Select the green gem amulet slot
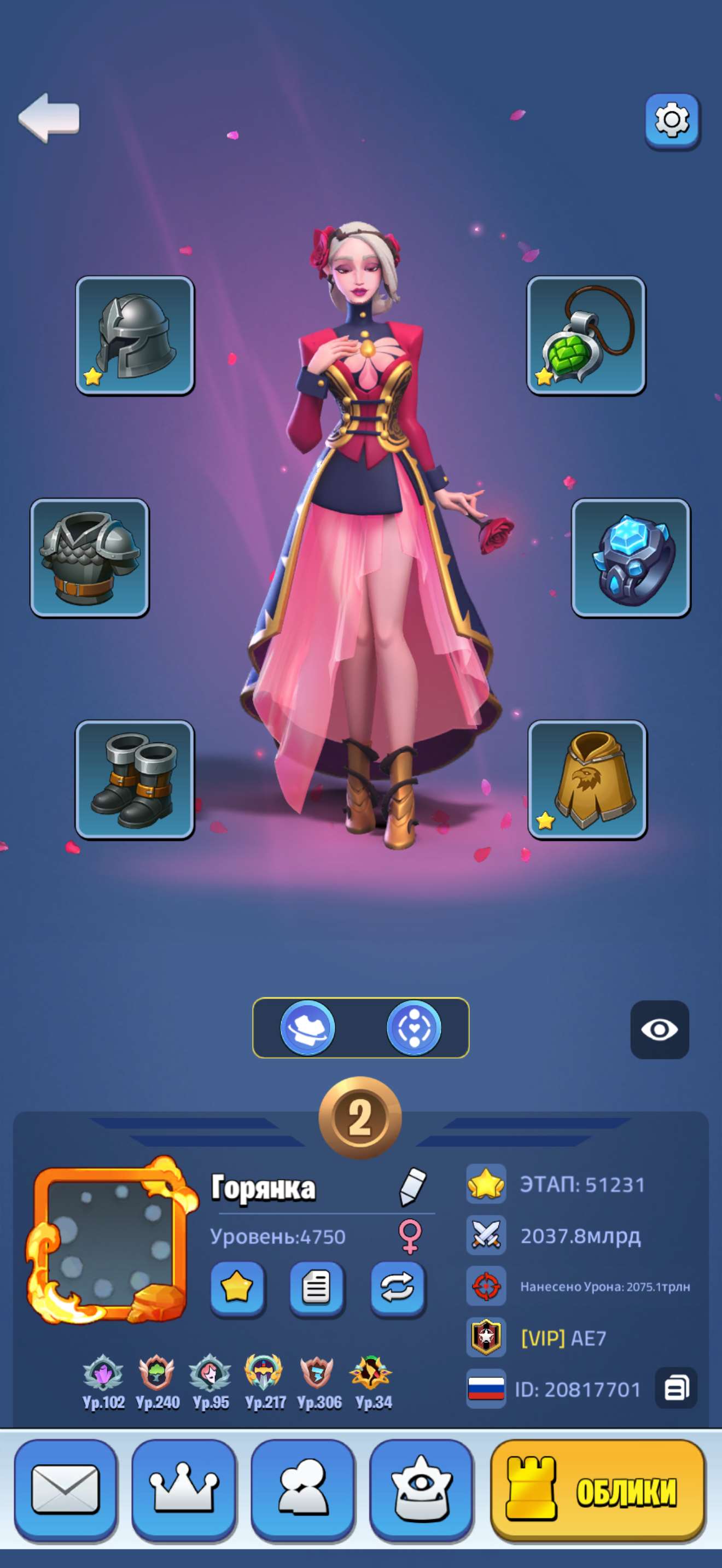The image size is (722, 1568). (x=586, y=335)
